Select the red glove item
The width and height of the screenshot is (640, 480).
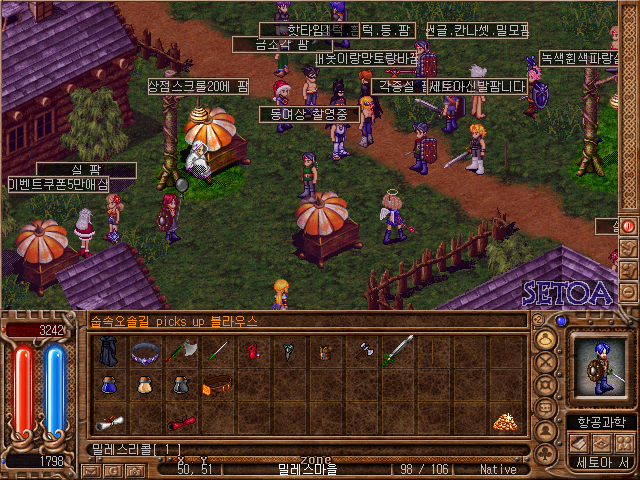point(254,352)
